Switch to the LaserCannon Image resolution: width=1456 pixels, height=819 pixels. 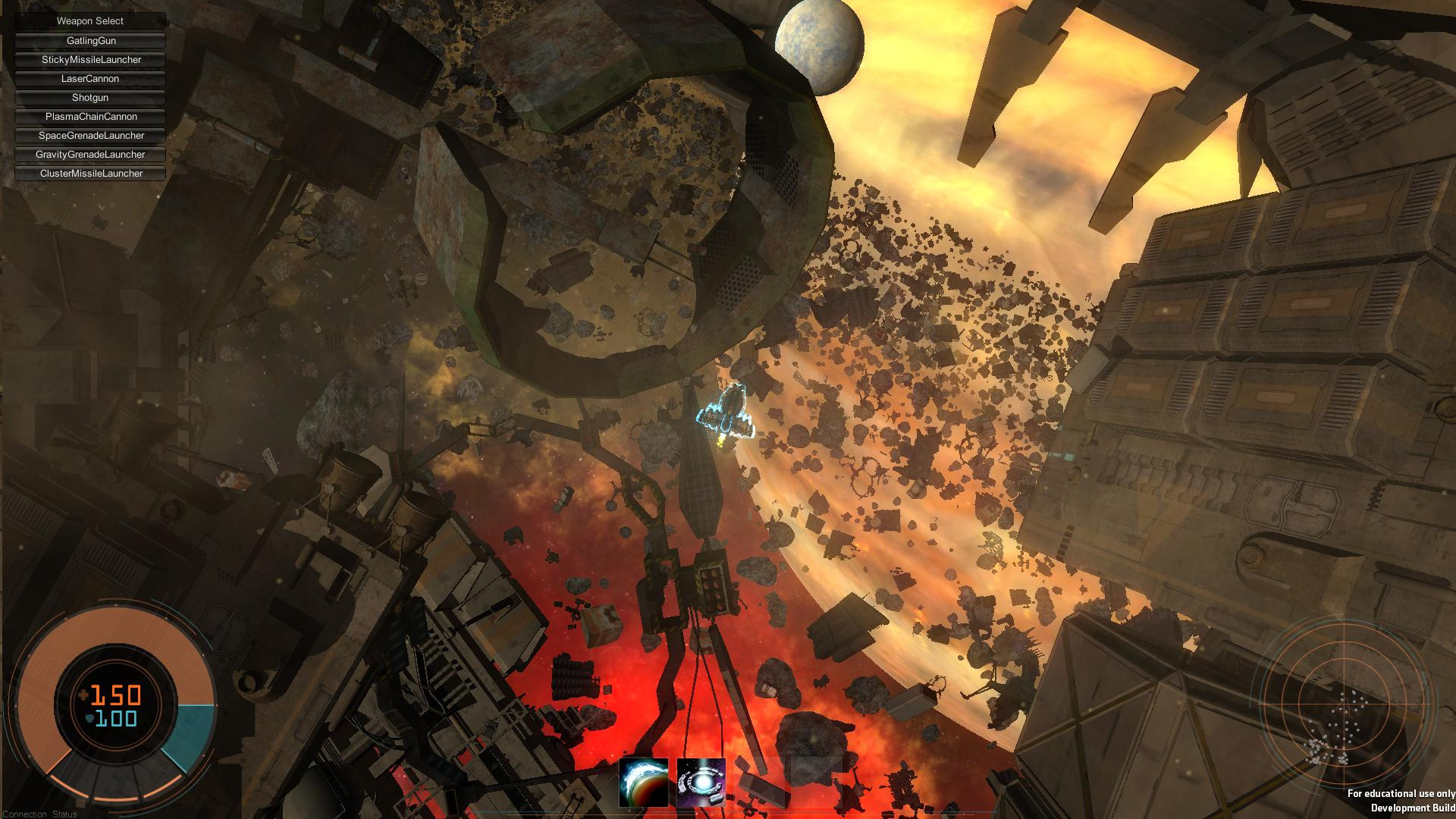pyautogui.click(x=90, y=79)
